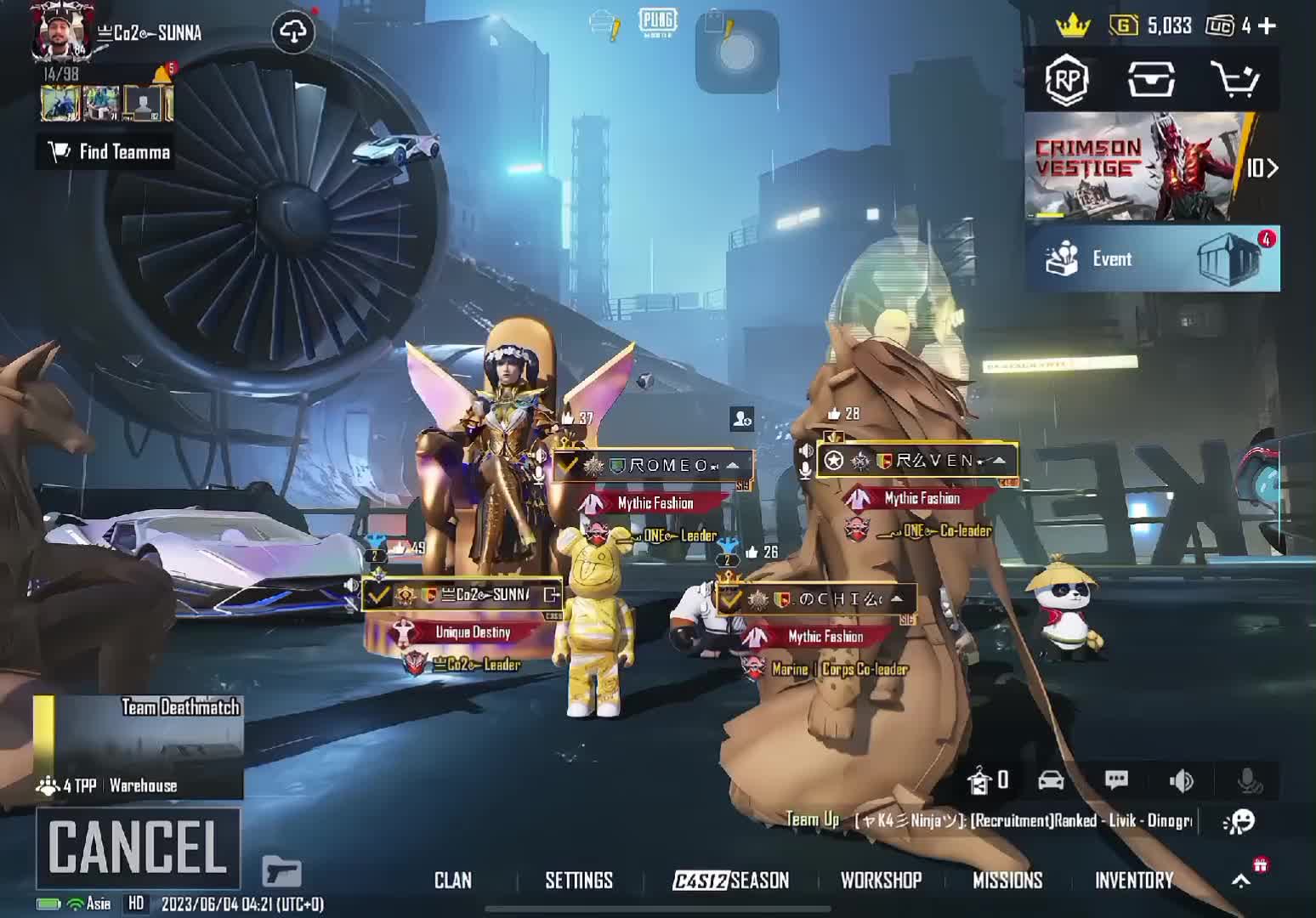
Task: Click the Find Teammates button
Action: click(x=110, y=152)
